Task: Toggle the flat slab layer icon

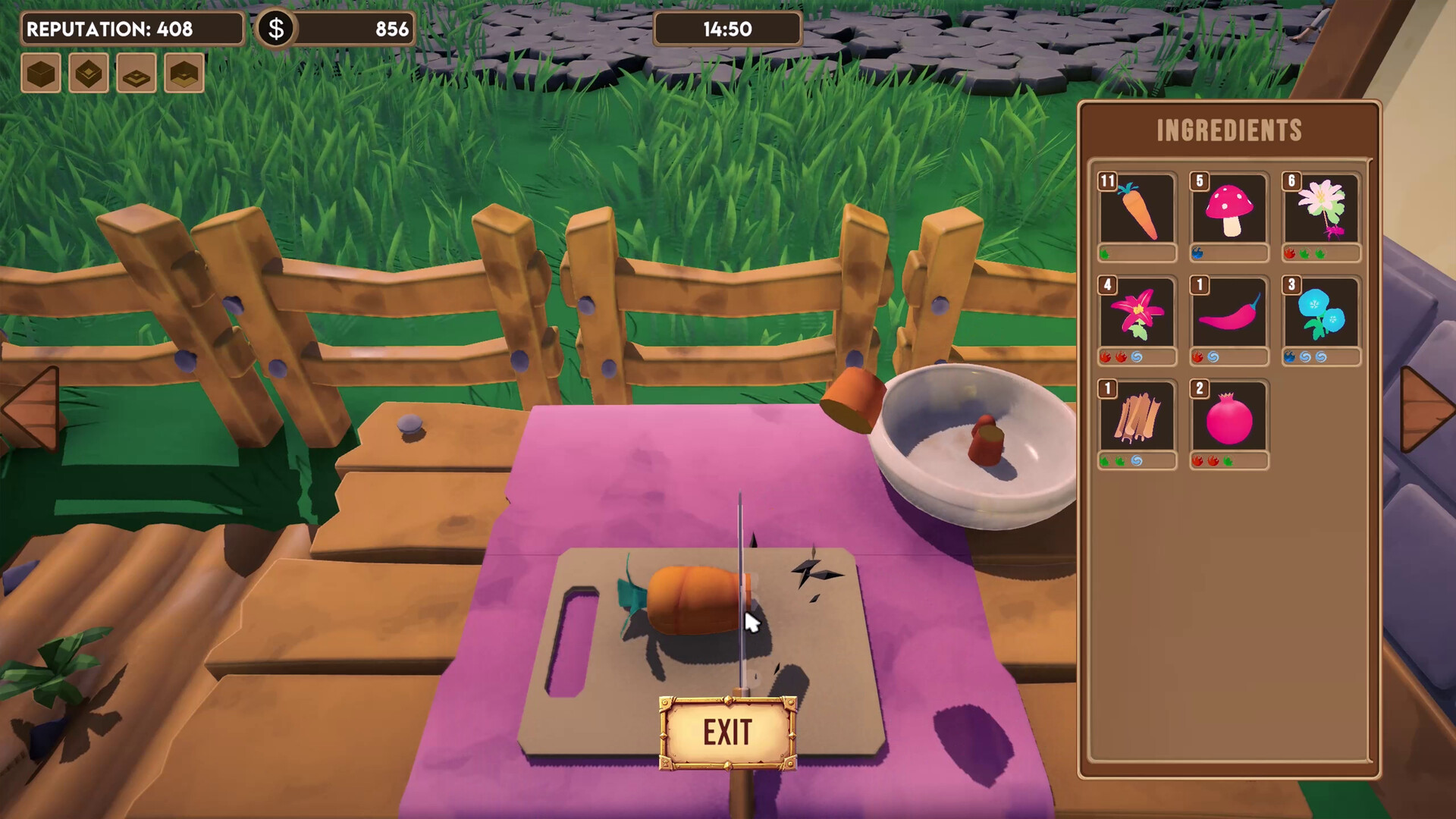Action: [136, 73]
